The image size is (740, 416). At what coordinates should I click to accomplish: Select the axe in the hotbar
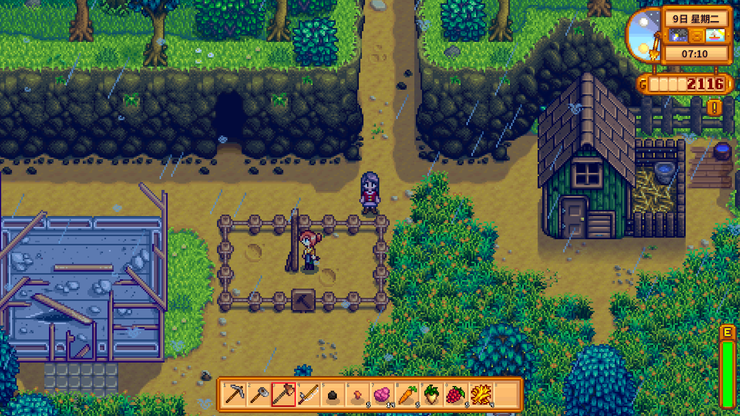coord(284,394)
